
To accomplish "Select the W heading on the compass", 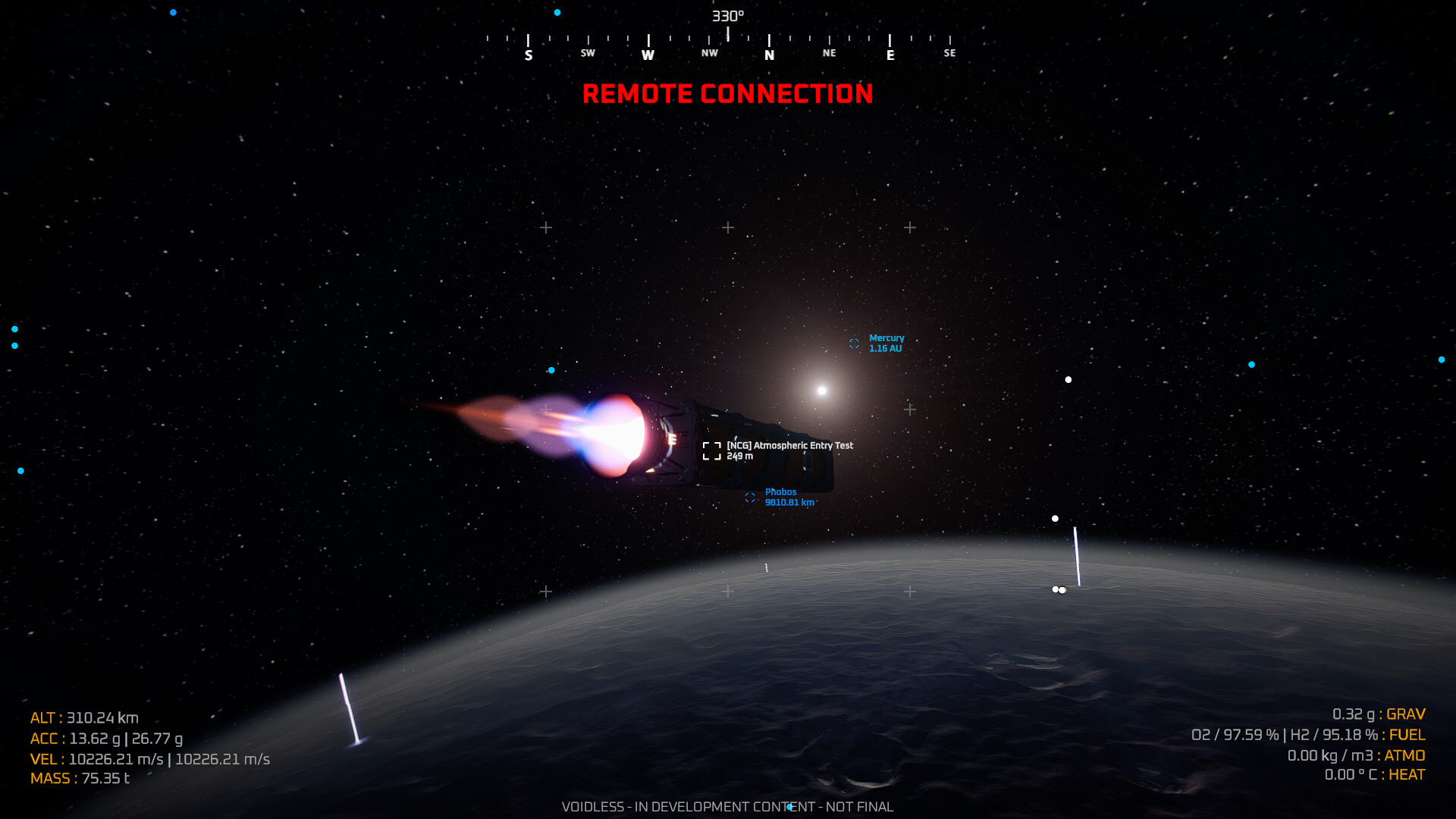I will pyautogui.click(x=648, y=53).
